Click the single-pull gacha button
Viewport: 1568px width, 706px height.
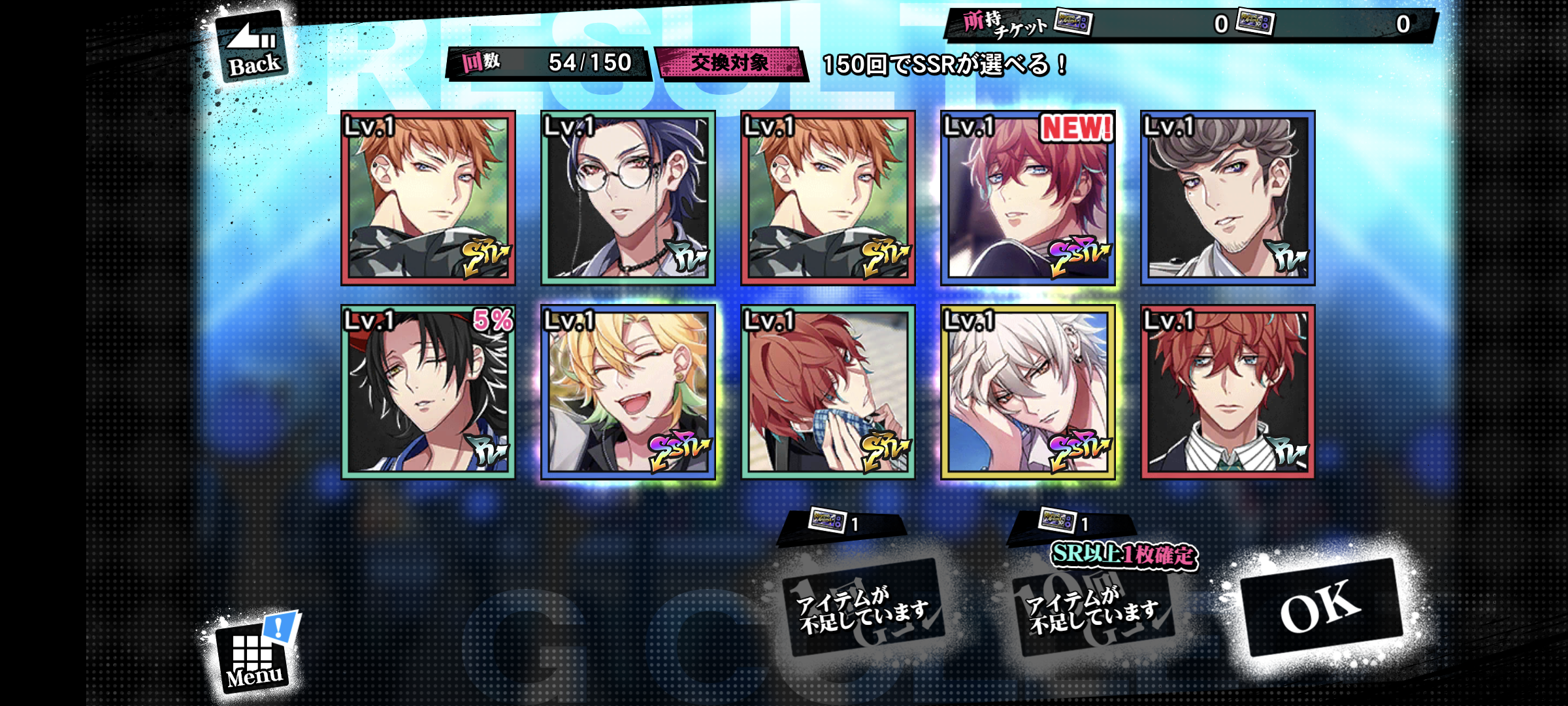coord(863,608)
